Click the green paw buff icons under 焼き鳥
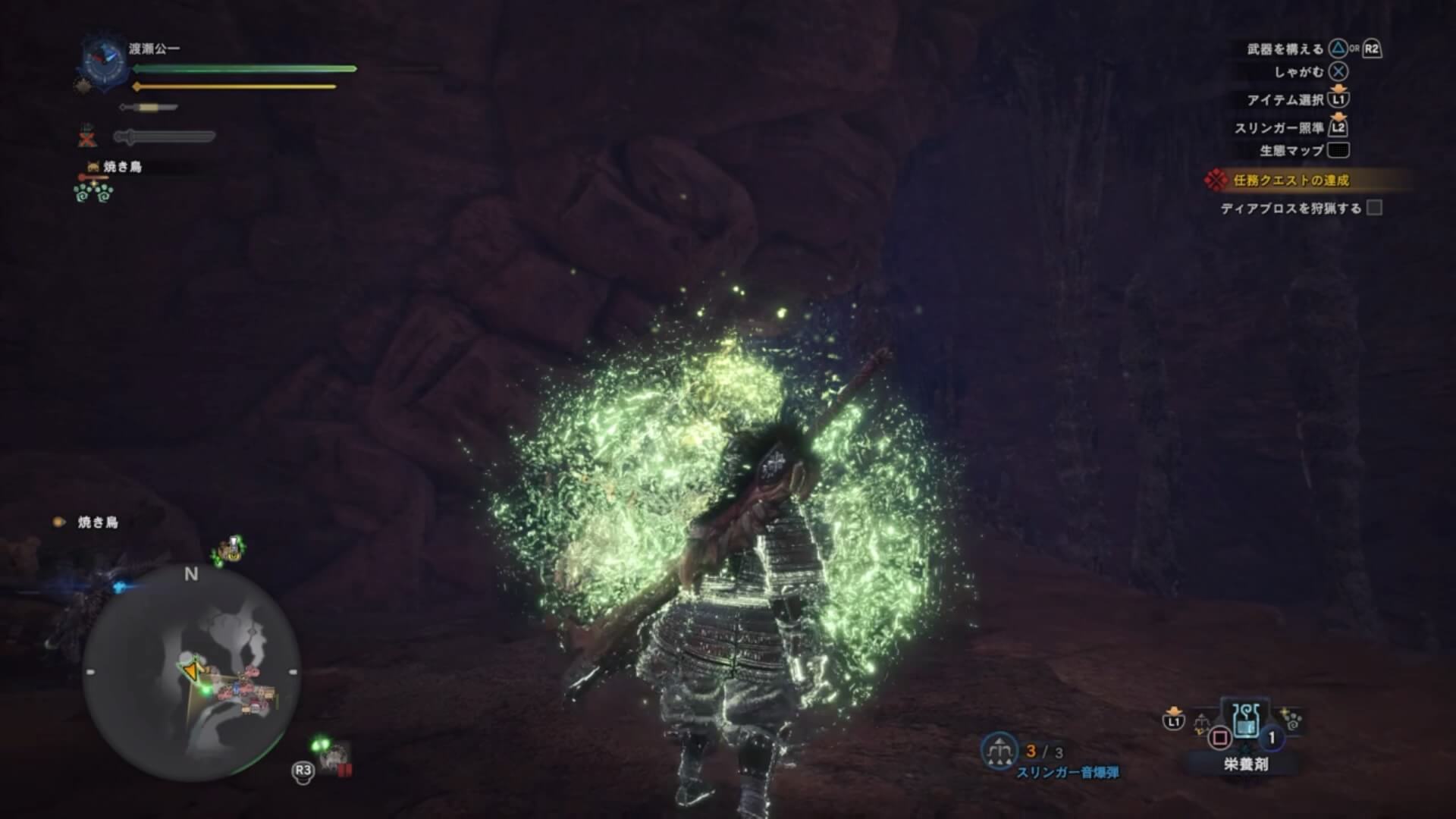The image size is (1456, 819). click(93, 193)
